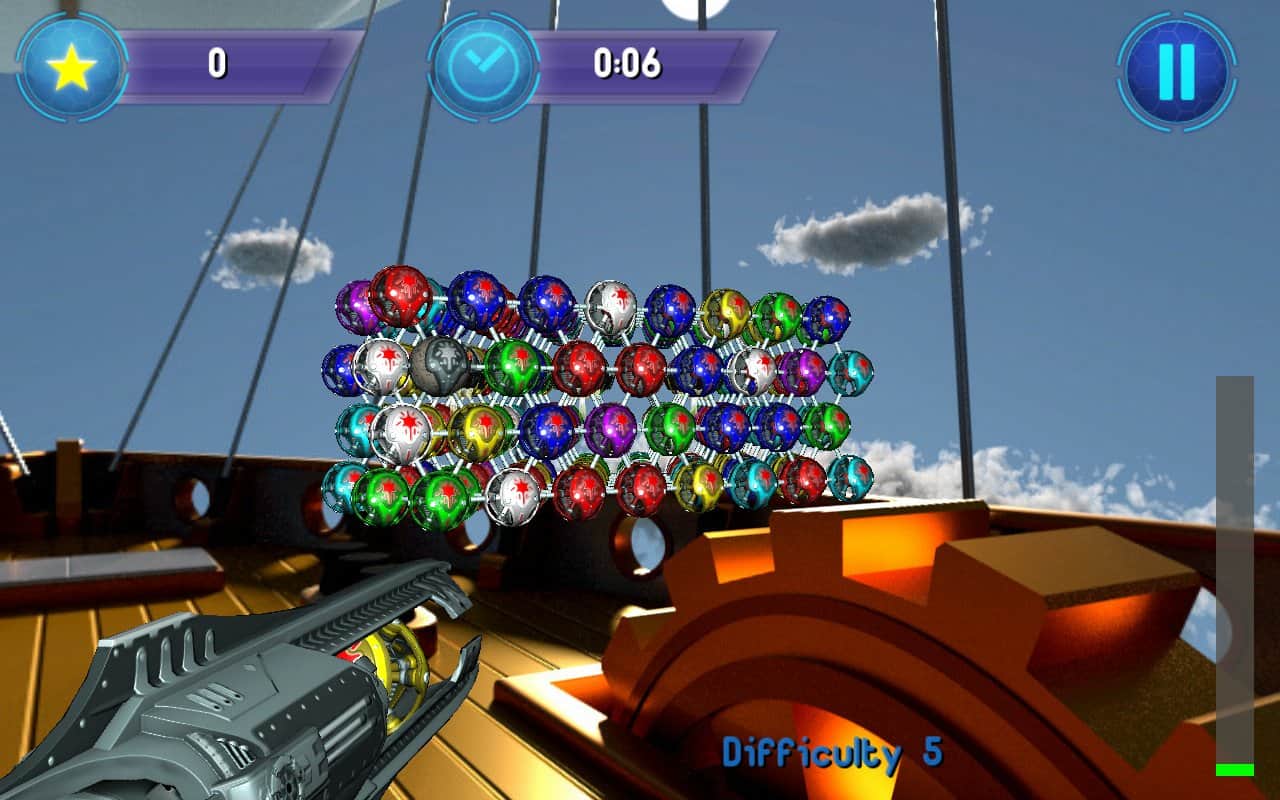Pause the game with the pause button
The width and height of the screenshot is (1280, 800).
pos(1176,71)
